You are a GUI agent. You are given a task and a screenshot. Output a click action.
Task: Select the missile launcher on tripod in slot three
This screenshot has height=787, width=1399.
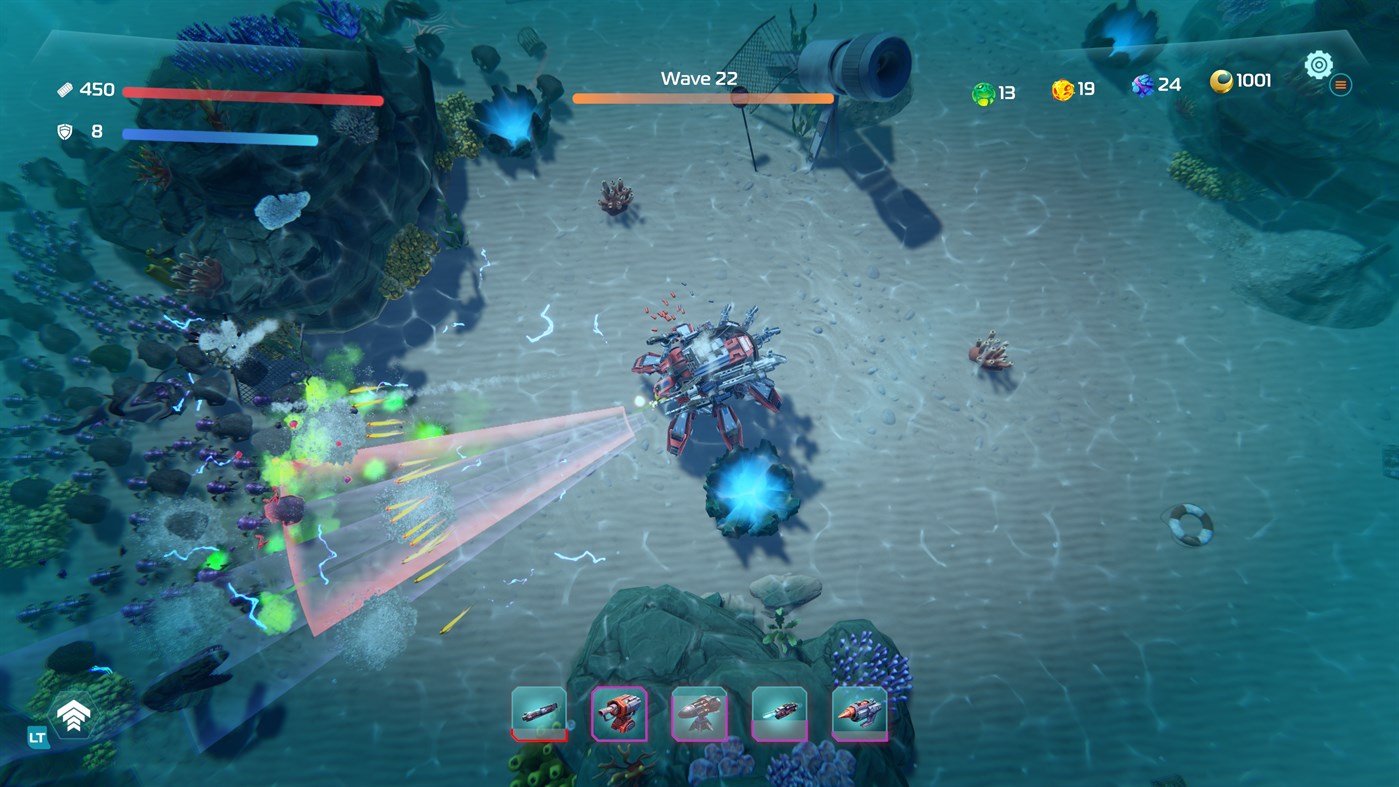click(699, 710)
